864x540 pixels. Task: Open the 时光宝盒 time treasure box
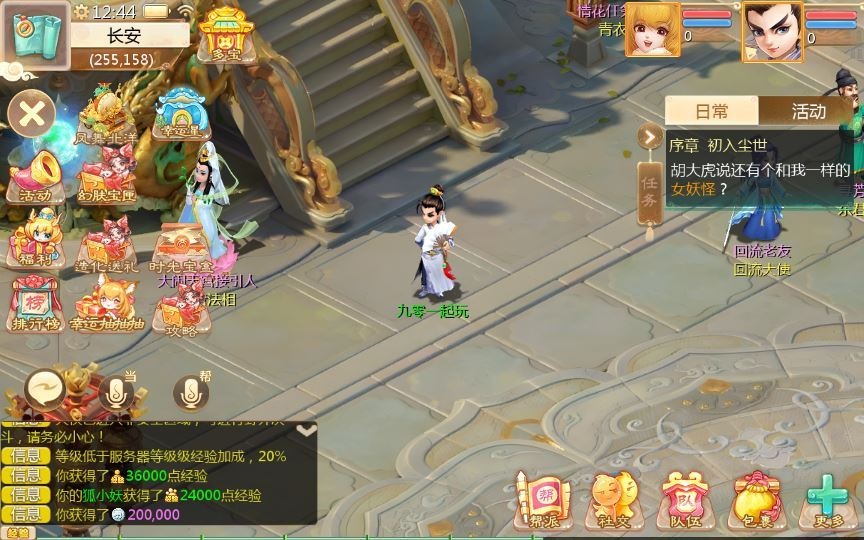[180, 245]
